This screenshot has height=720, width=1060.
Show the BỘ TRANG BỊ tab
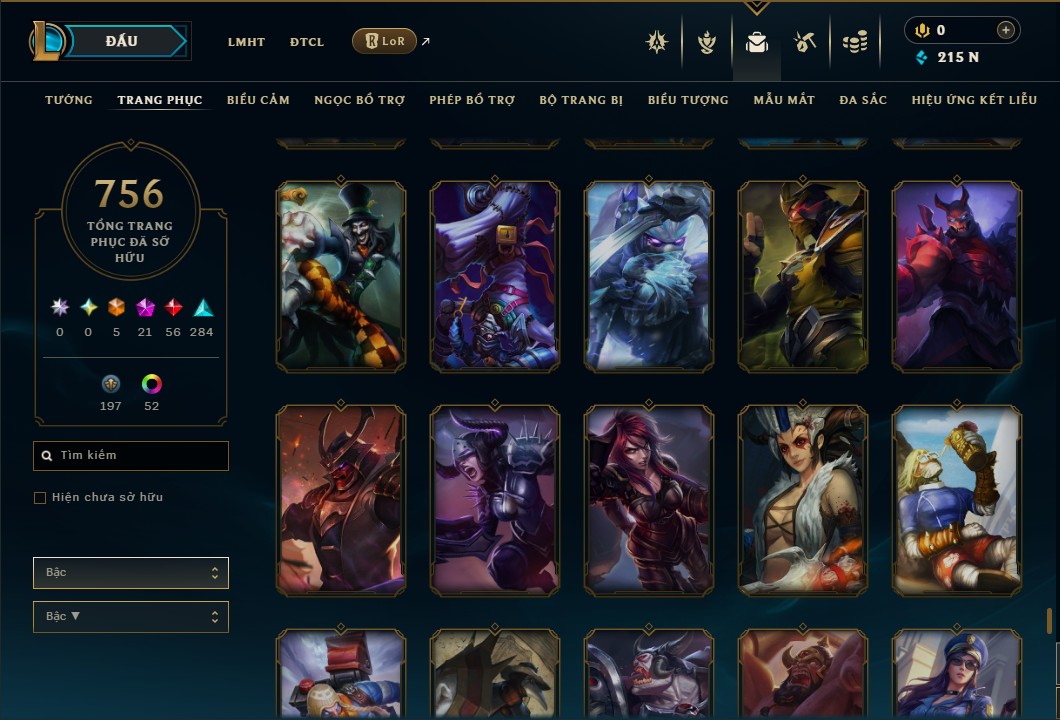pos(581,100)
